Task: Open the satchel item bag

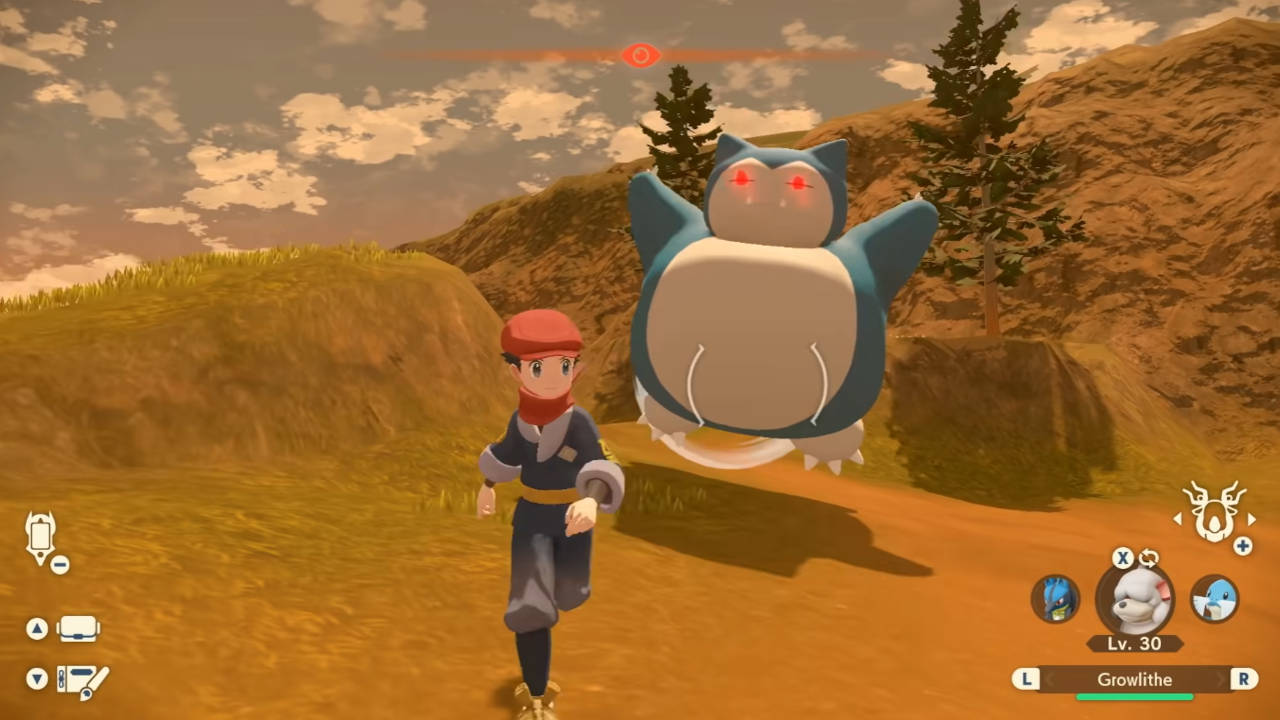Action: click(78, 628)
